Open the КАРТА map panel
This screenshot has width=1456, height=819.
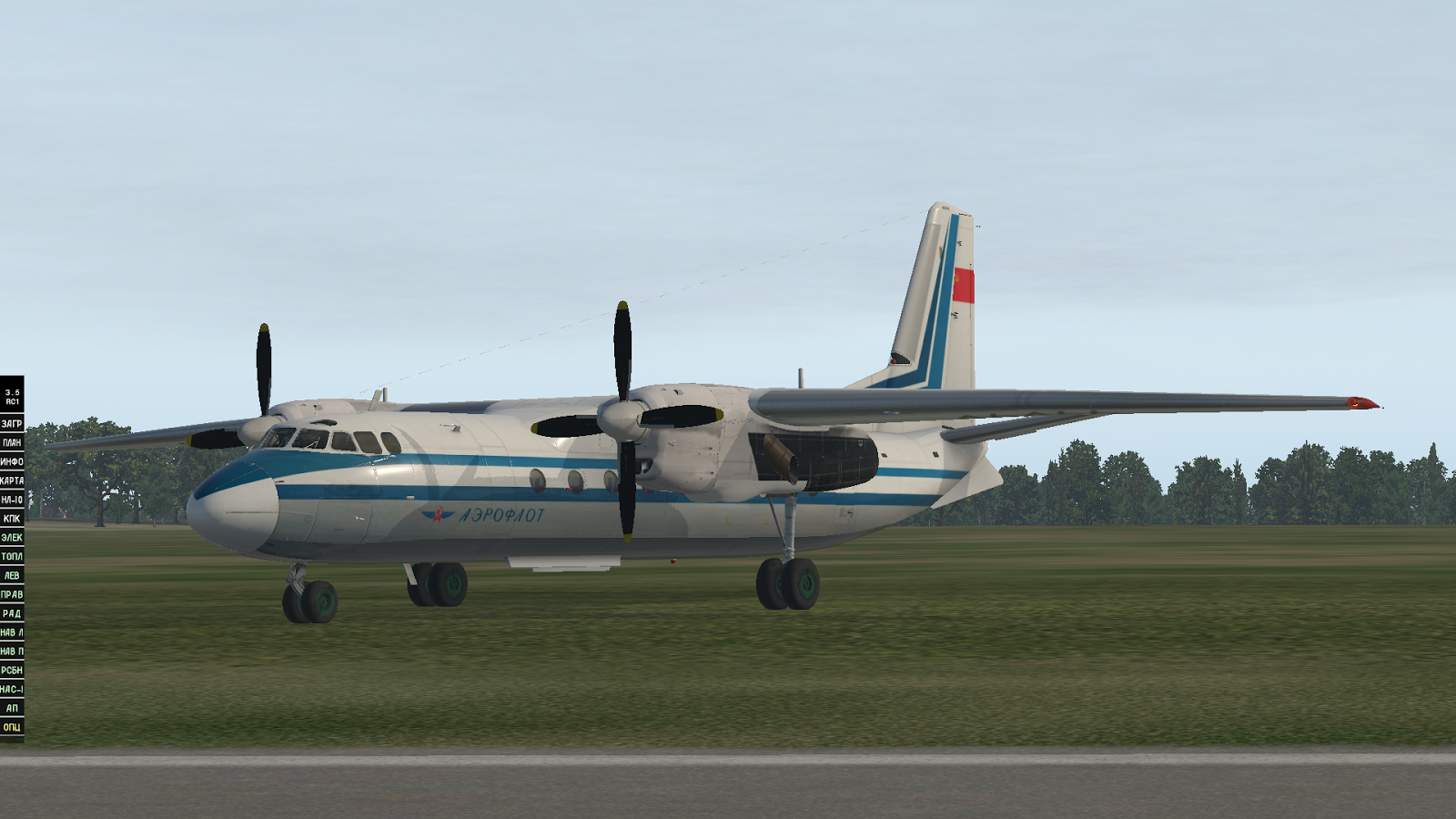click(14, 480)
